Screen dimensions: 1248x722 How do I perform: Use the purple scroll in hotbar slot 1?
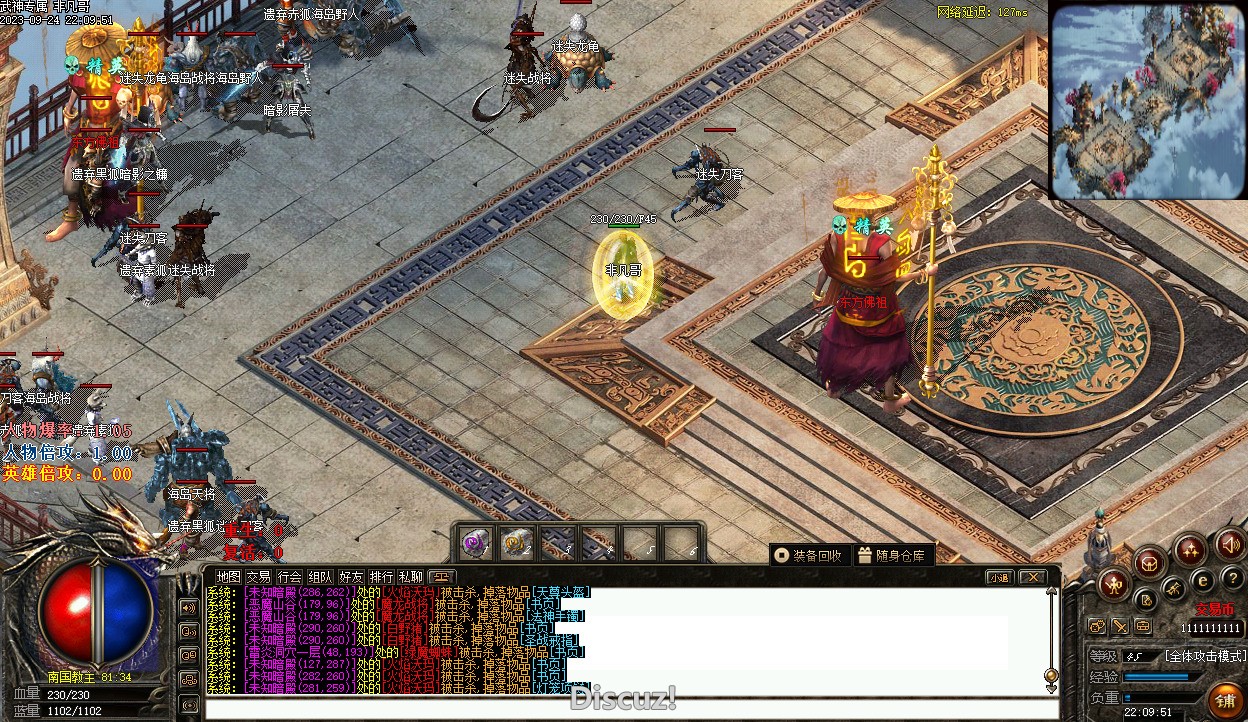pyautogui.click(x=474, y=543)
